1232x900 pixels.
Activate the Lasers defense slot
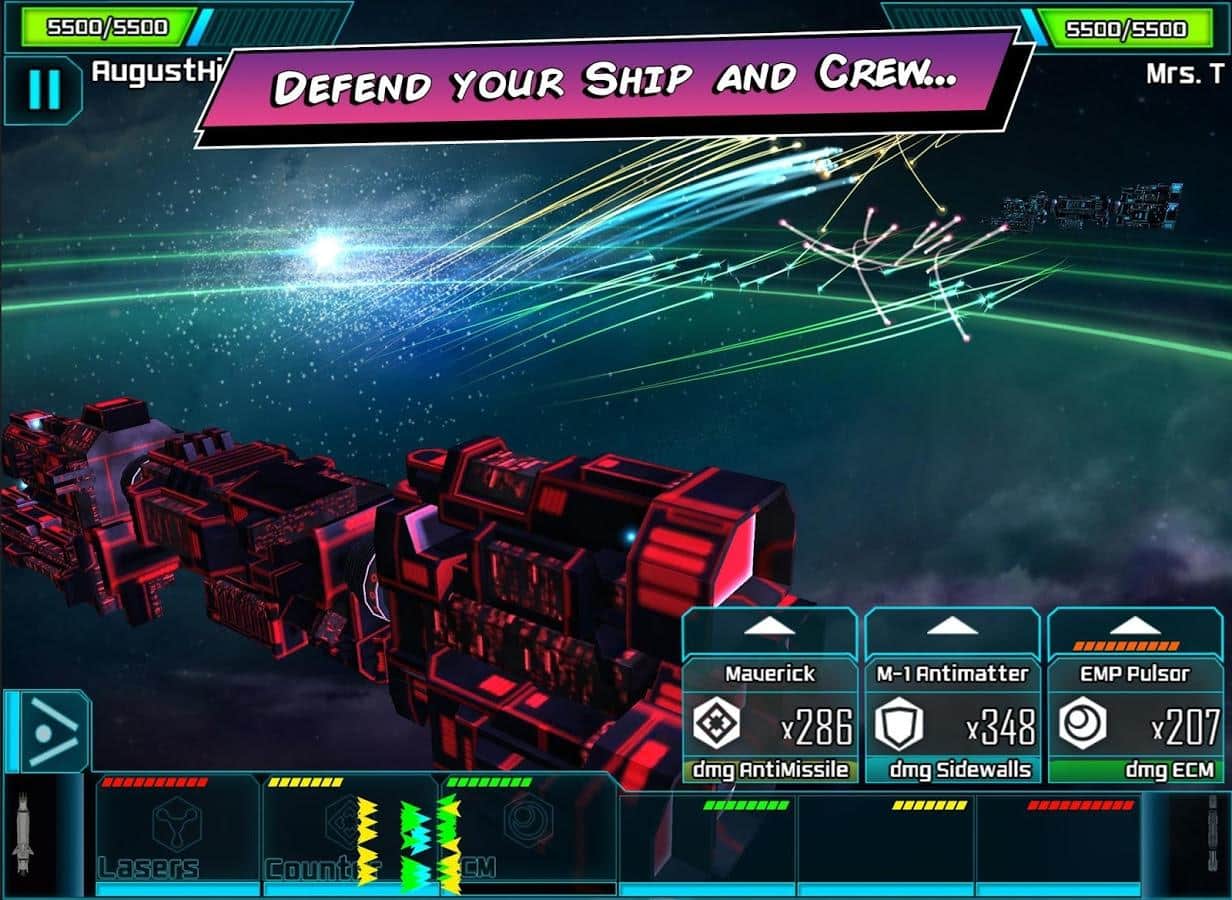[177, 832]
